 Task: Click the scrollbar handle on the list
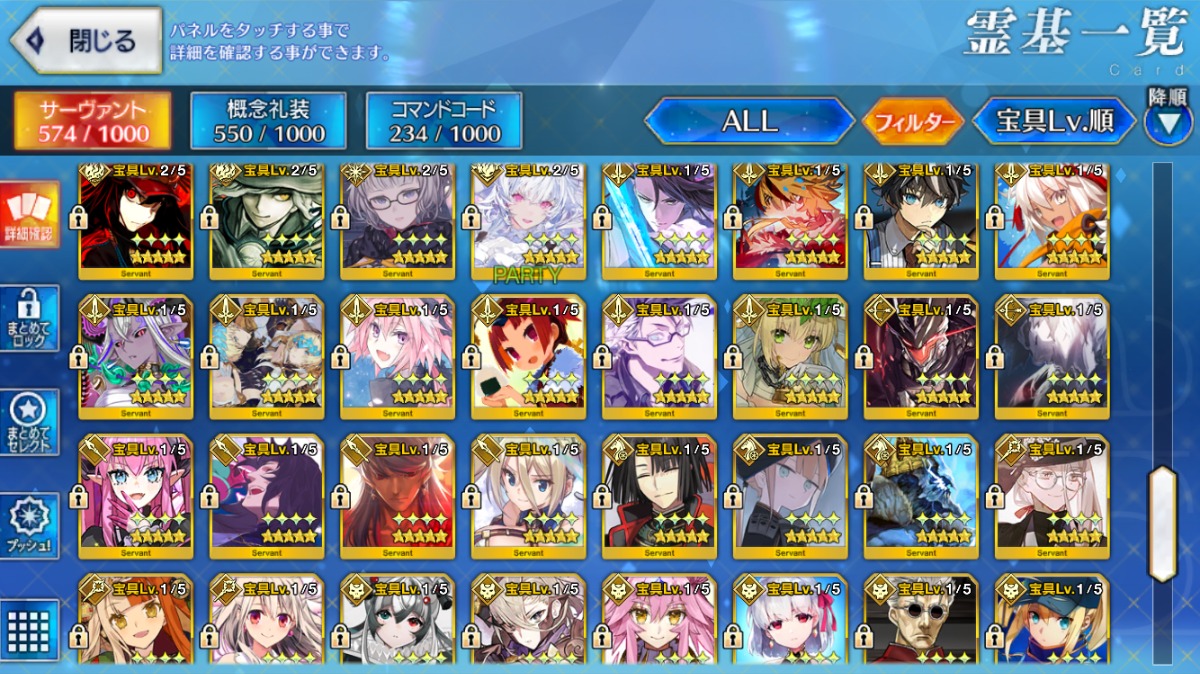[1162, 522]
